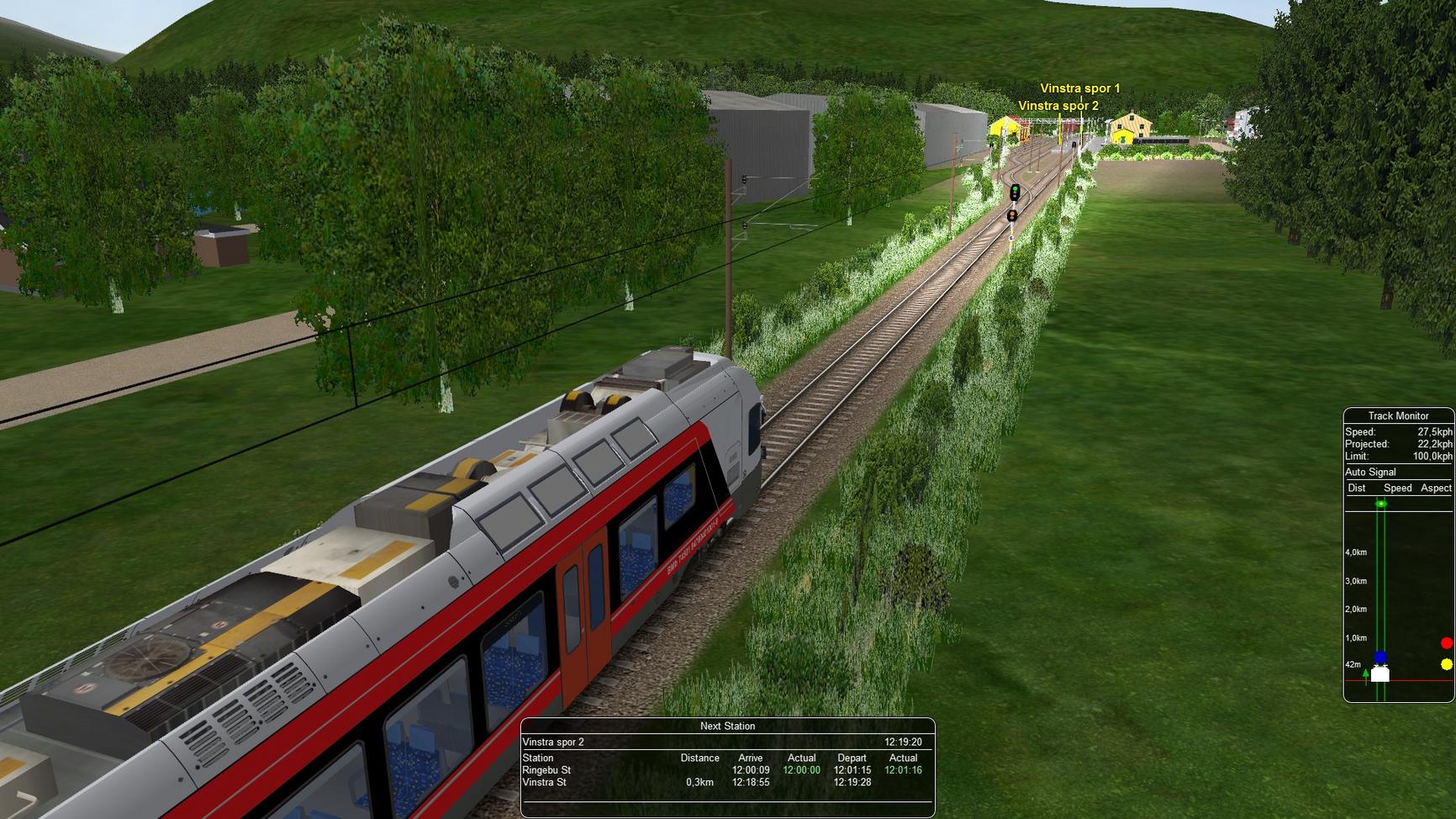Select the Vinstra spor 2 platform label

(x=1058, y=106)
